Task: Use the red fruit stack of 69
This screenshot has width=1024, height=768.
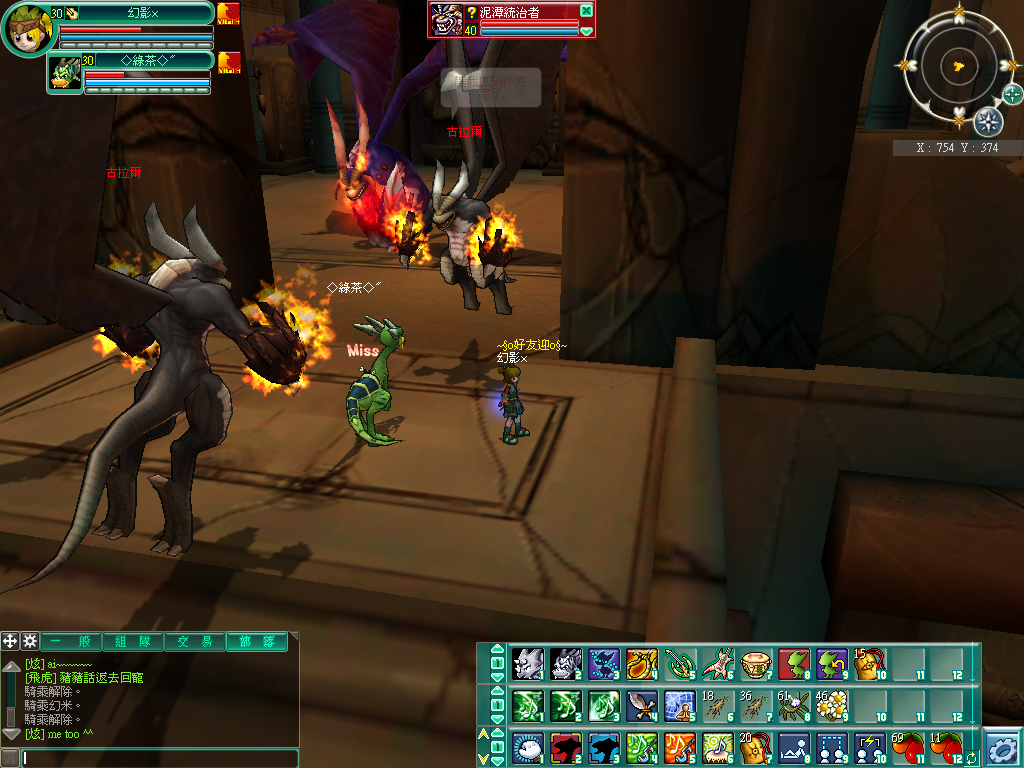Action: [x=906, y=747]
